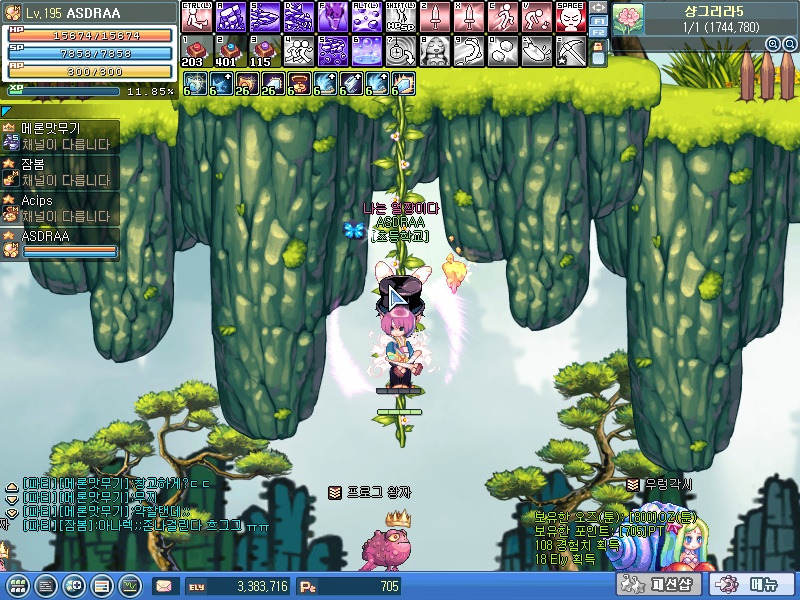Viewport: 800px width, 600px height.
Task: Activate the SPACE face skill slot
Action: [570, 17]
